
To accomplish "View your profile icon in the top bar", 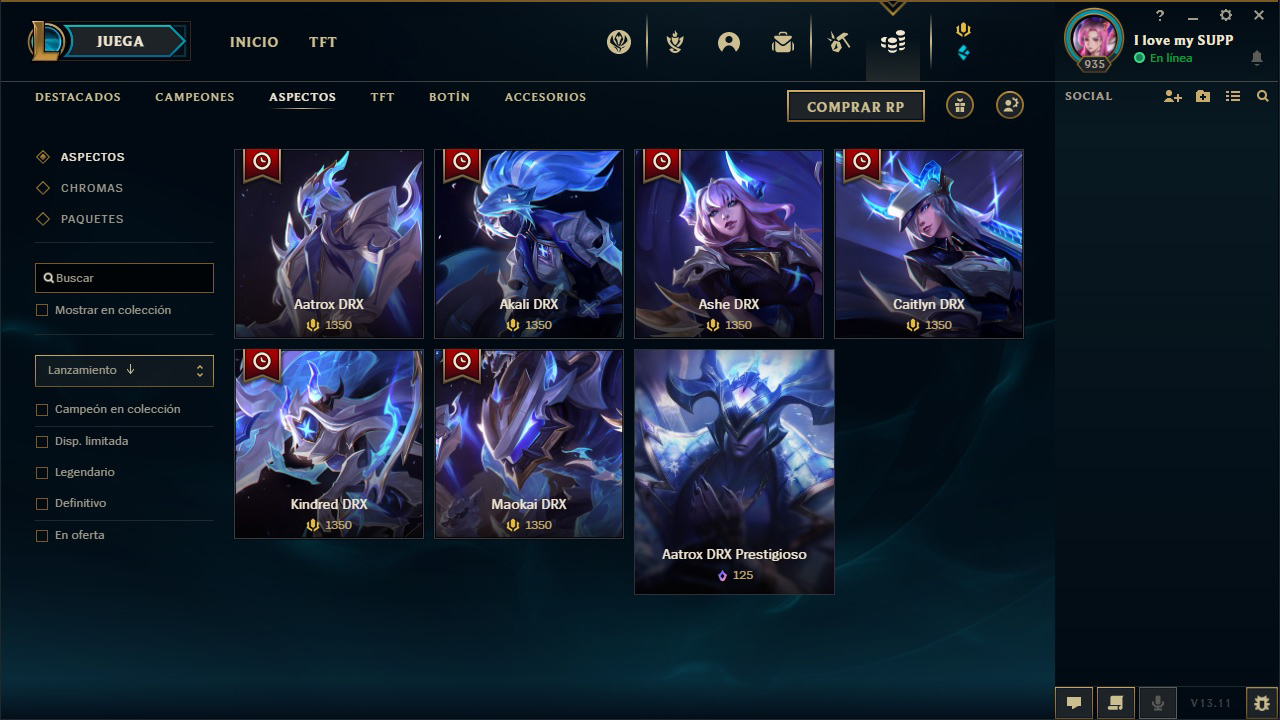I will 728,42.
